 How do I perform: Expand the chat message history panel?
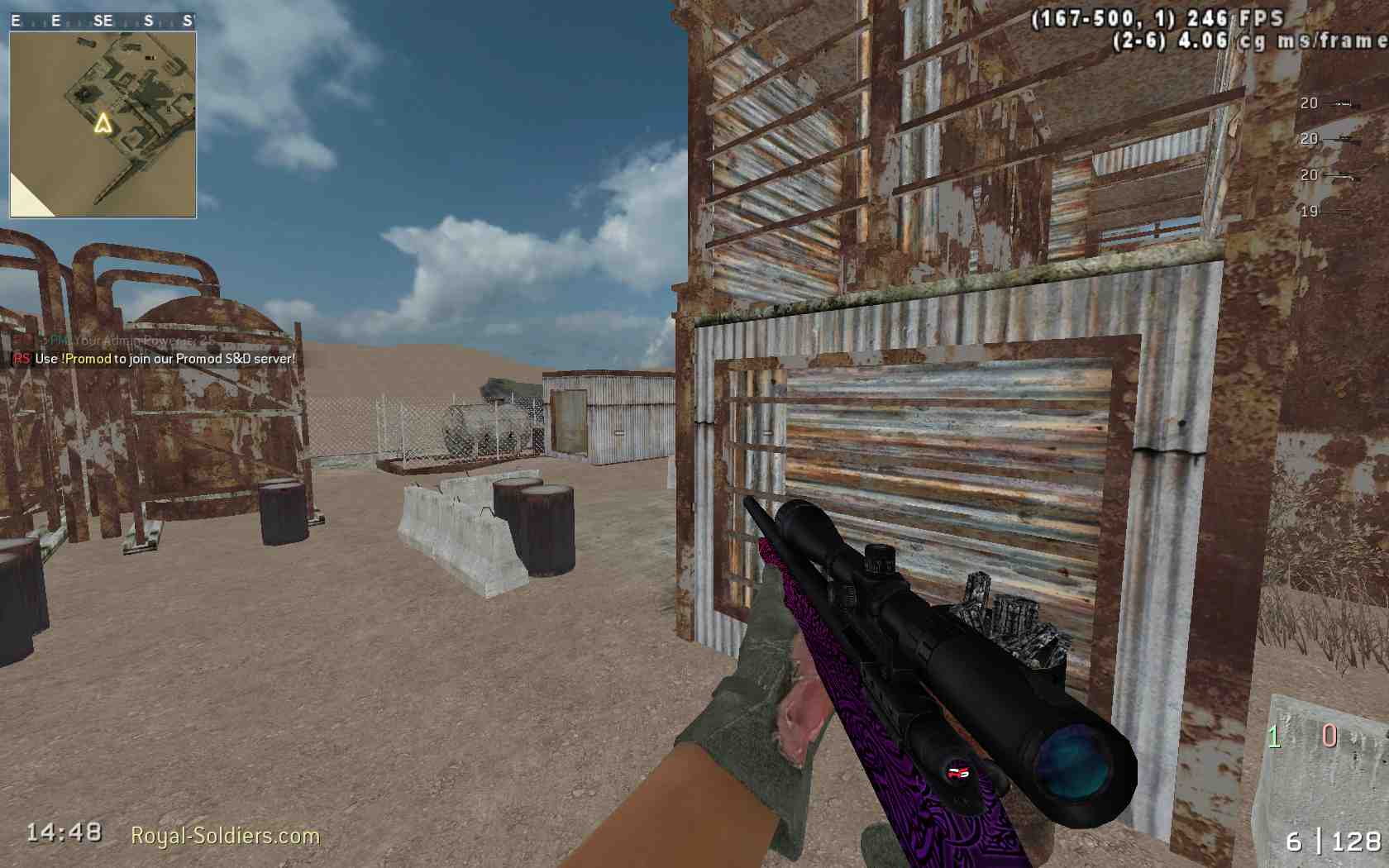pyautogui.click(x=149, y=351)
